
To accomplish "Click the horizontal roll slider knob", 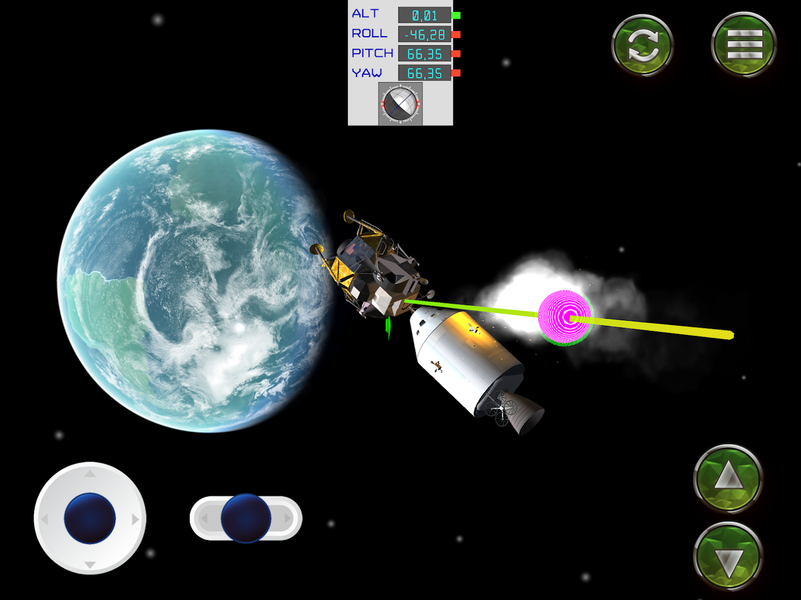I will (246, 518).
